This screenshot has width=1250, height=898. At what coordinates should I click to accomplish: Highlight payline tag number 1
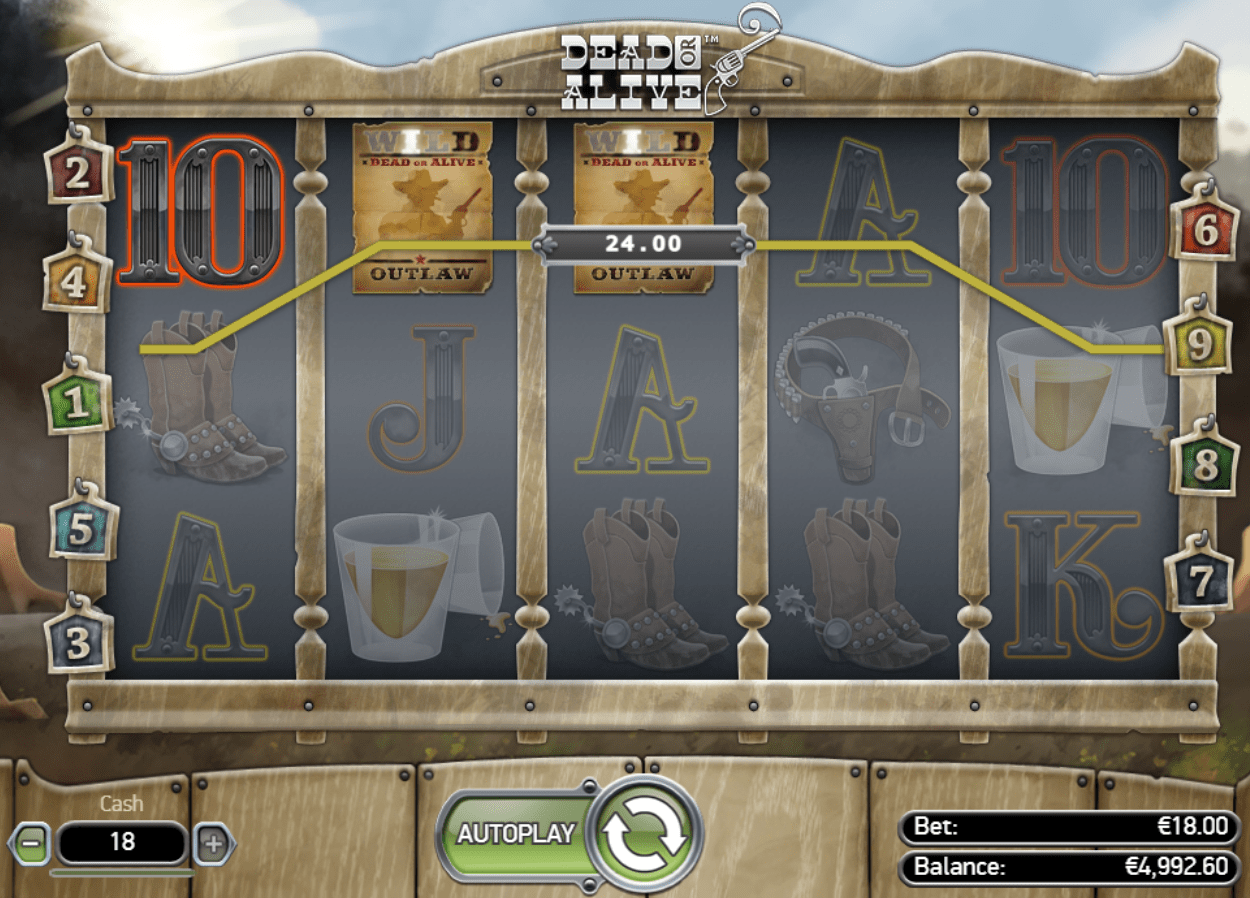(x=77, y=403)
